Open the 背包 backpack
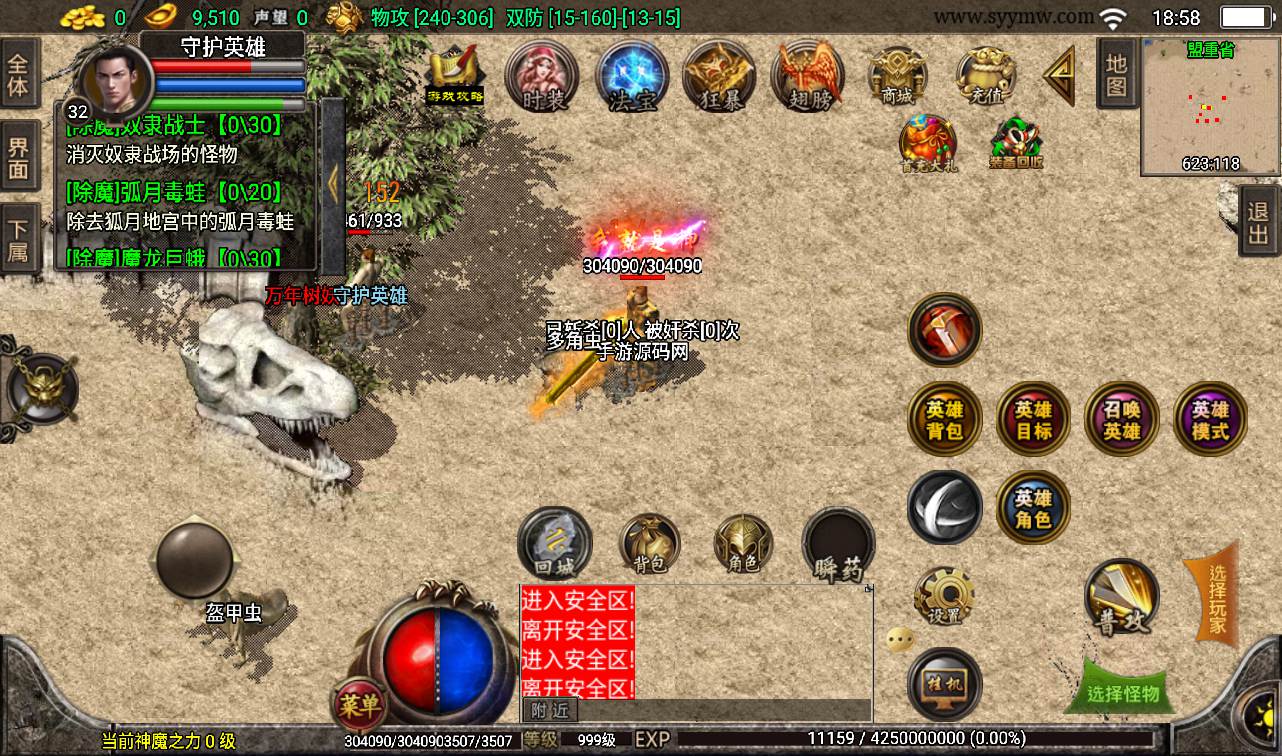This screenshot has width=1282, height=756. coord(650,545)
